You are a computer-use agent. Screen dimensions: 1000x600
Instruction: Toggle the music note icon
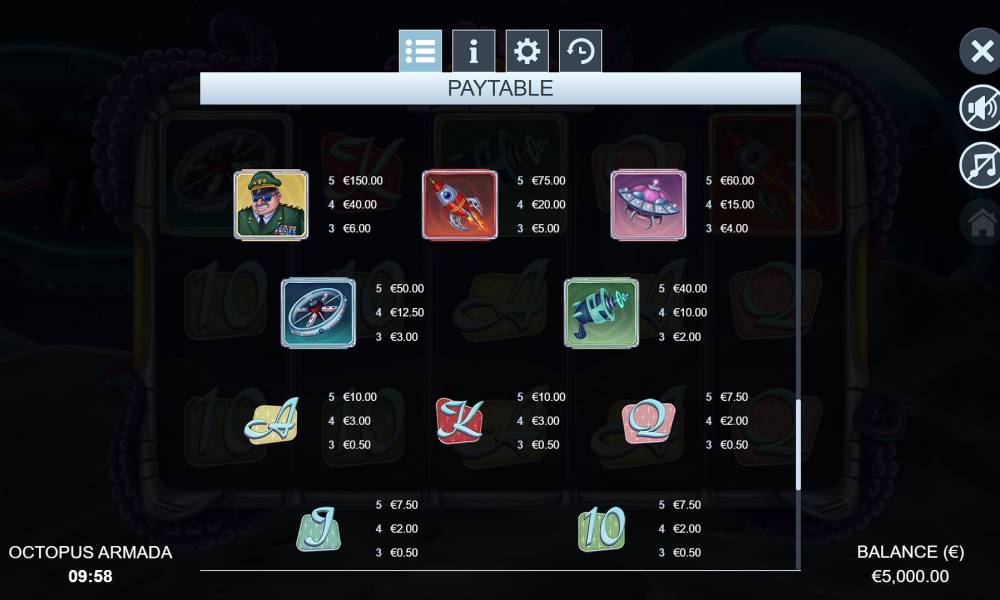coord(980,165)
